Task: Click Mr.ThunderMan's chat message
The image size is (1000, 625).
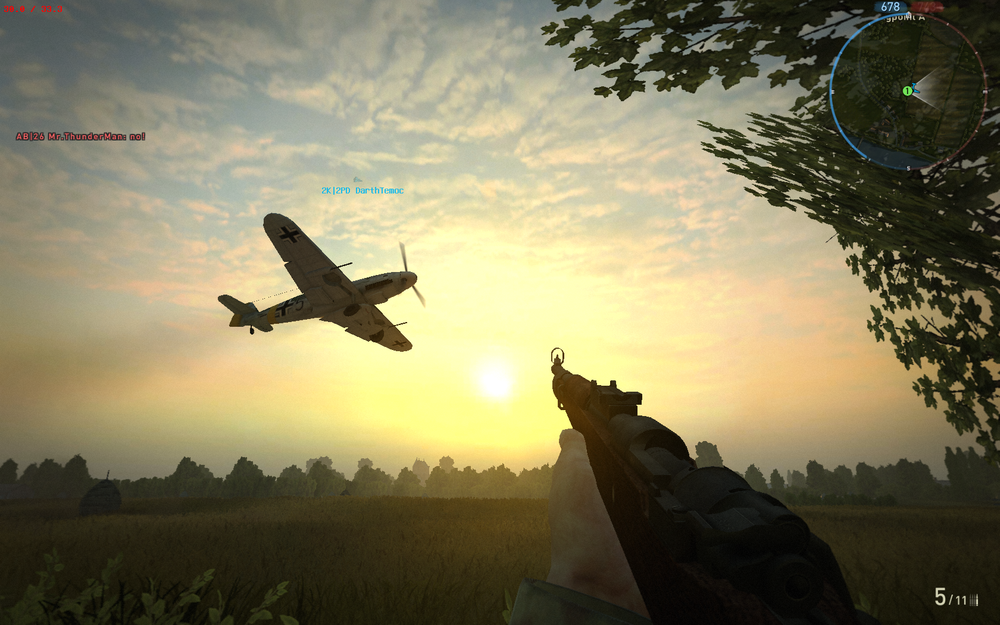Action: click(x=81, y=136)
